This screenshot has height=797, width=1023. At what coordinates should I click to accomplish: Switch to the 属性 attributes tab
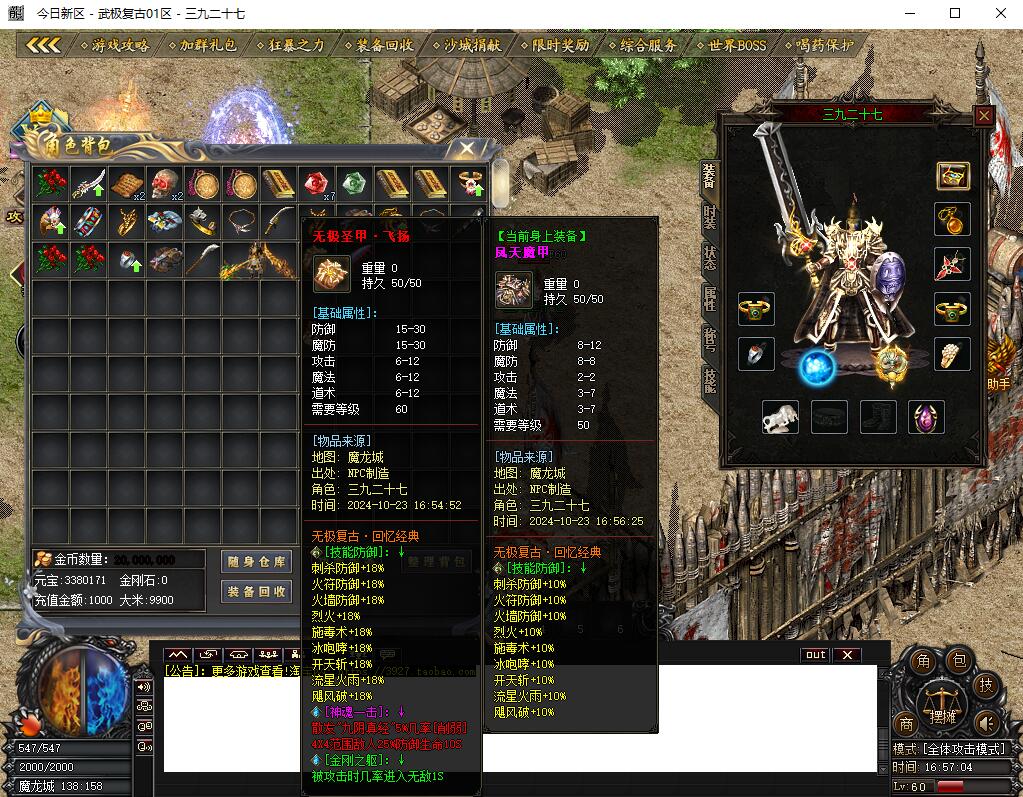click(x=709, y=297)
